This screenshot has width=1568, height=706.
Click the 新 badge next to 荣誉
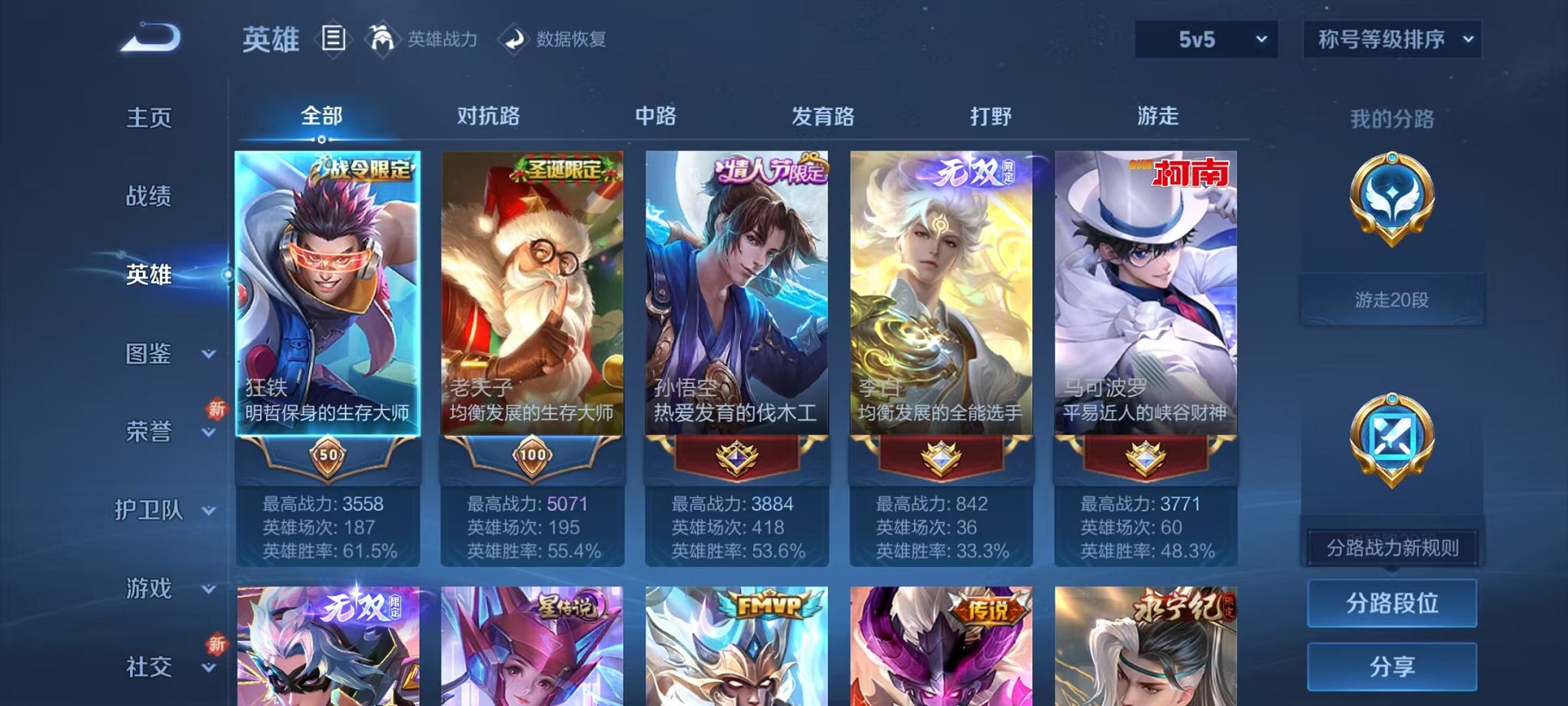click(218, 410)
